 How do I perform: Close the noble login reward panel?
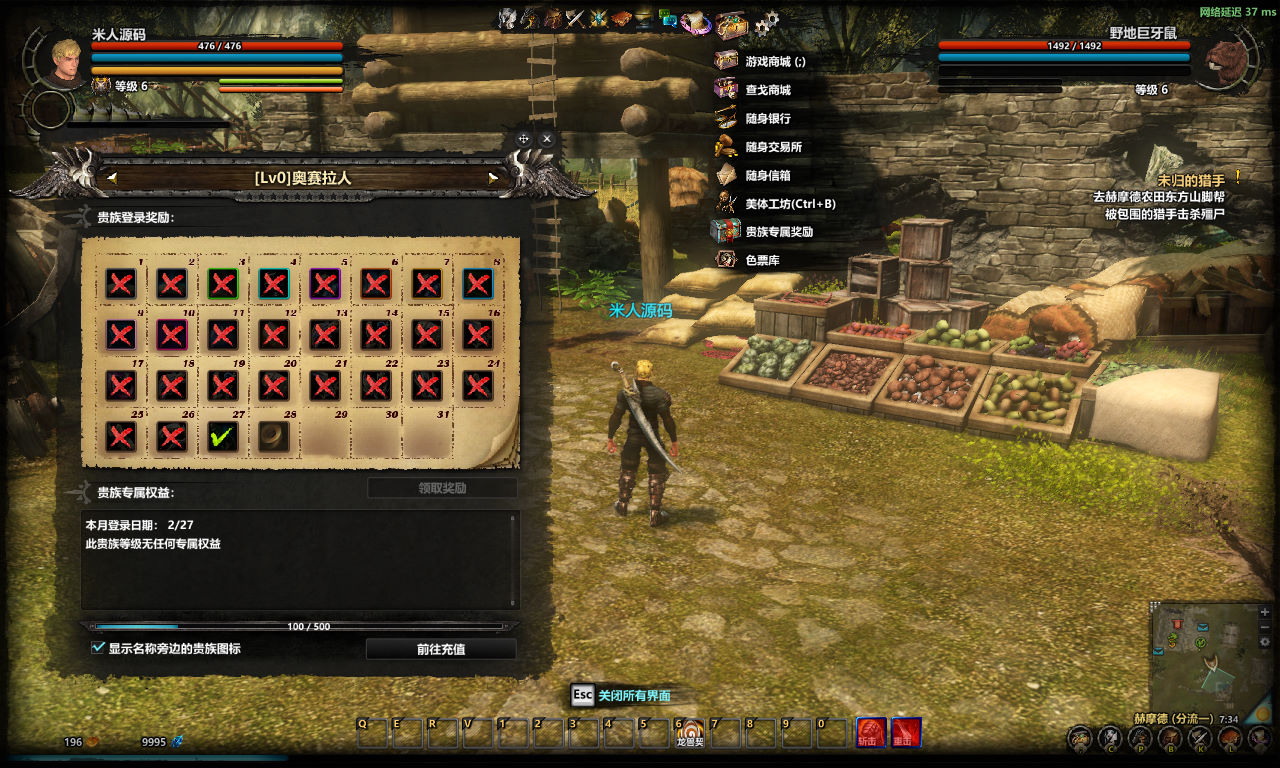(x=547, y=139)
